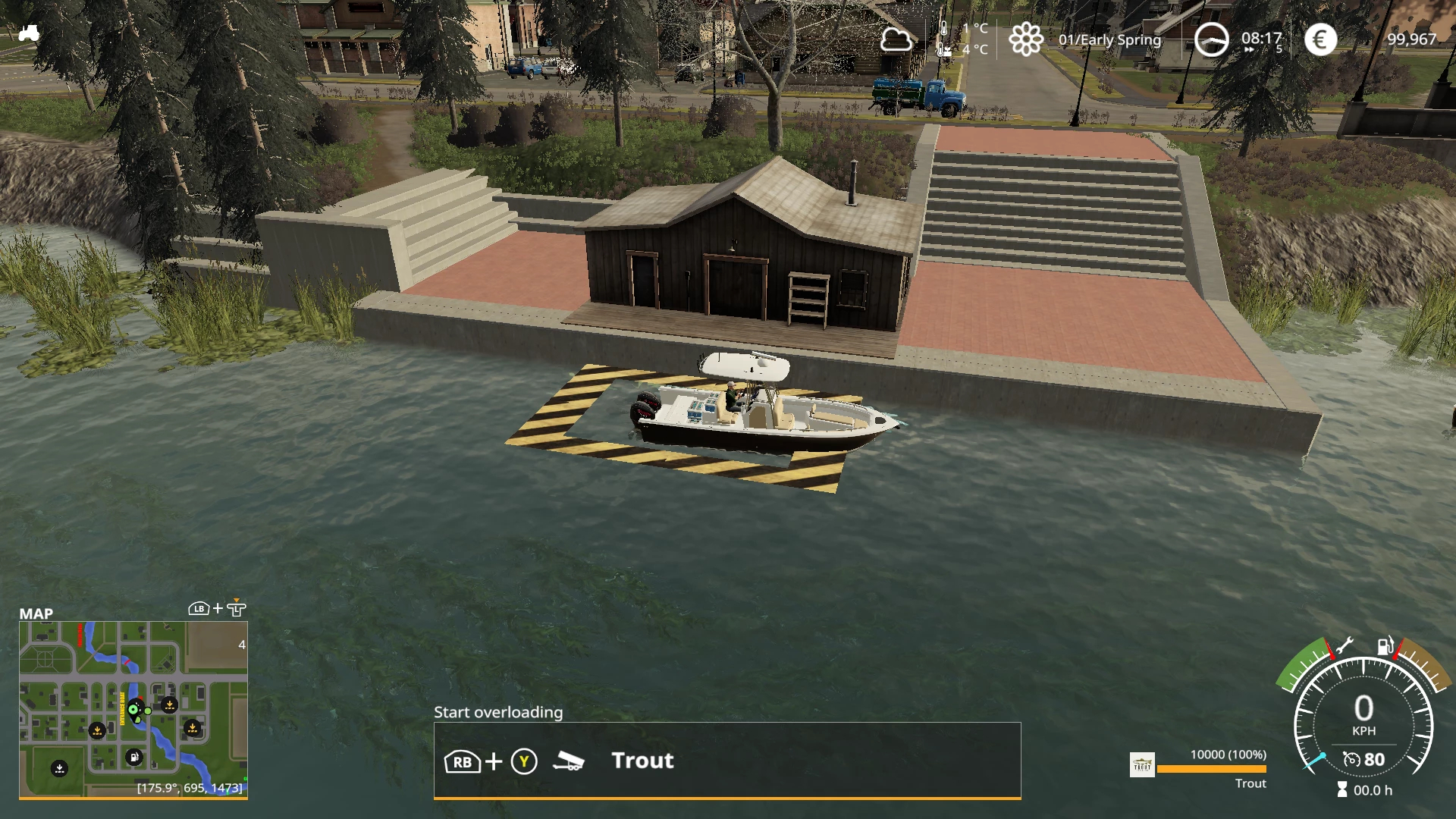Click the game clock icon
Image resolution: width=1456 pixels, height=819 pixels.
click(1211, 39)
